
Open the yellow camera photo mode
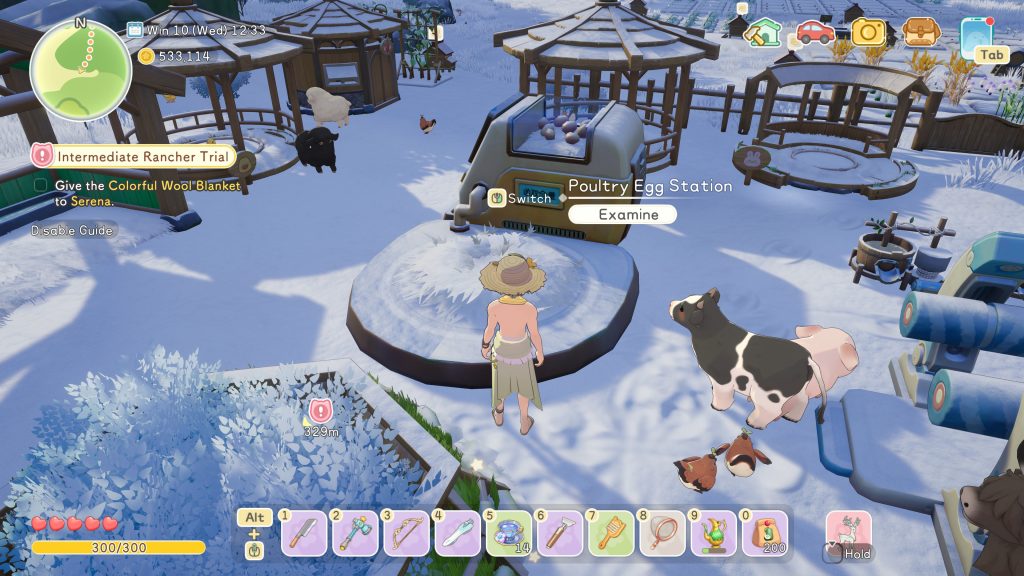868,32
